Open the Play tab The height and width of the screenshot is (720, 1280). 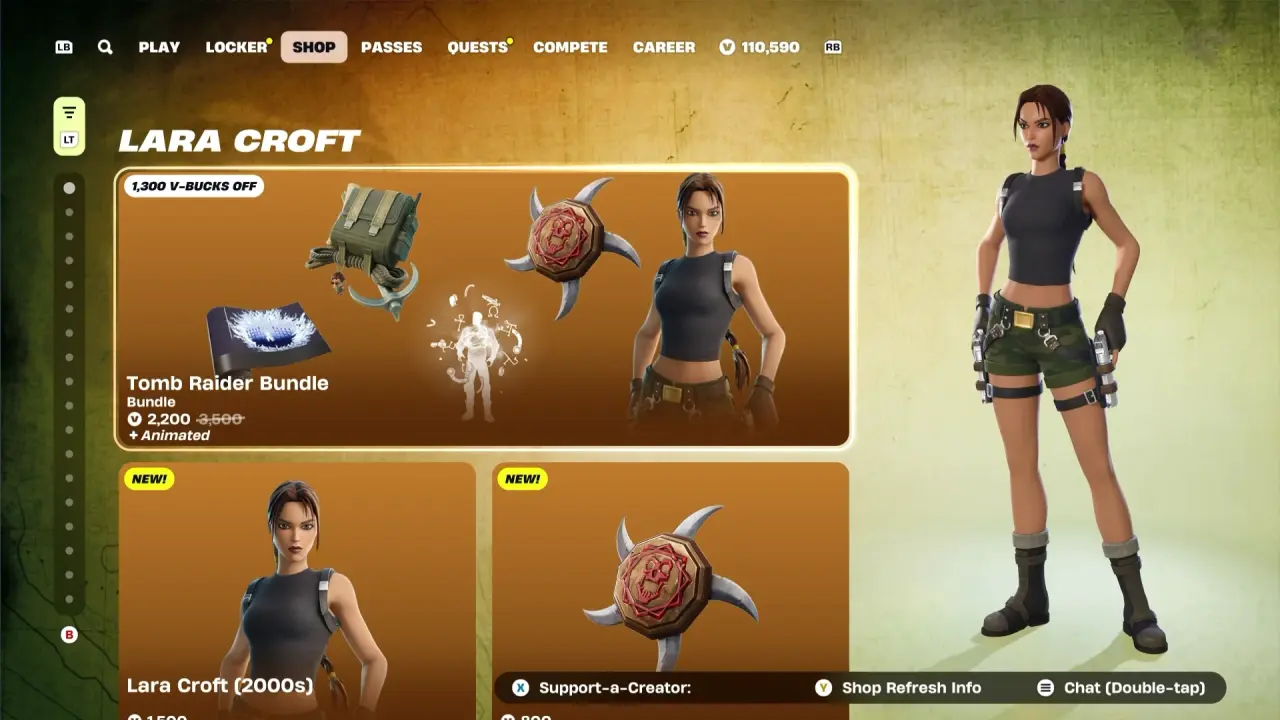[159, 47]
